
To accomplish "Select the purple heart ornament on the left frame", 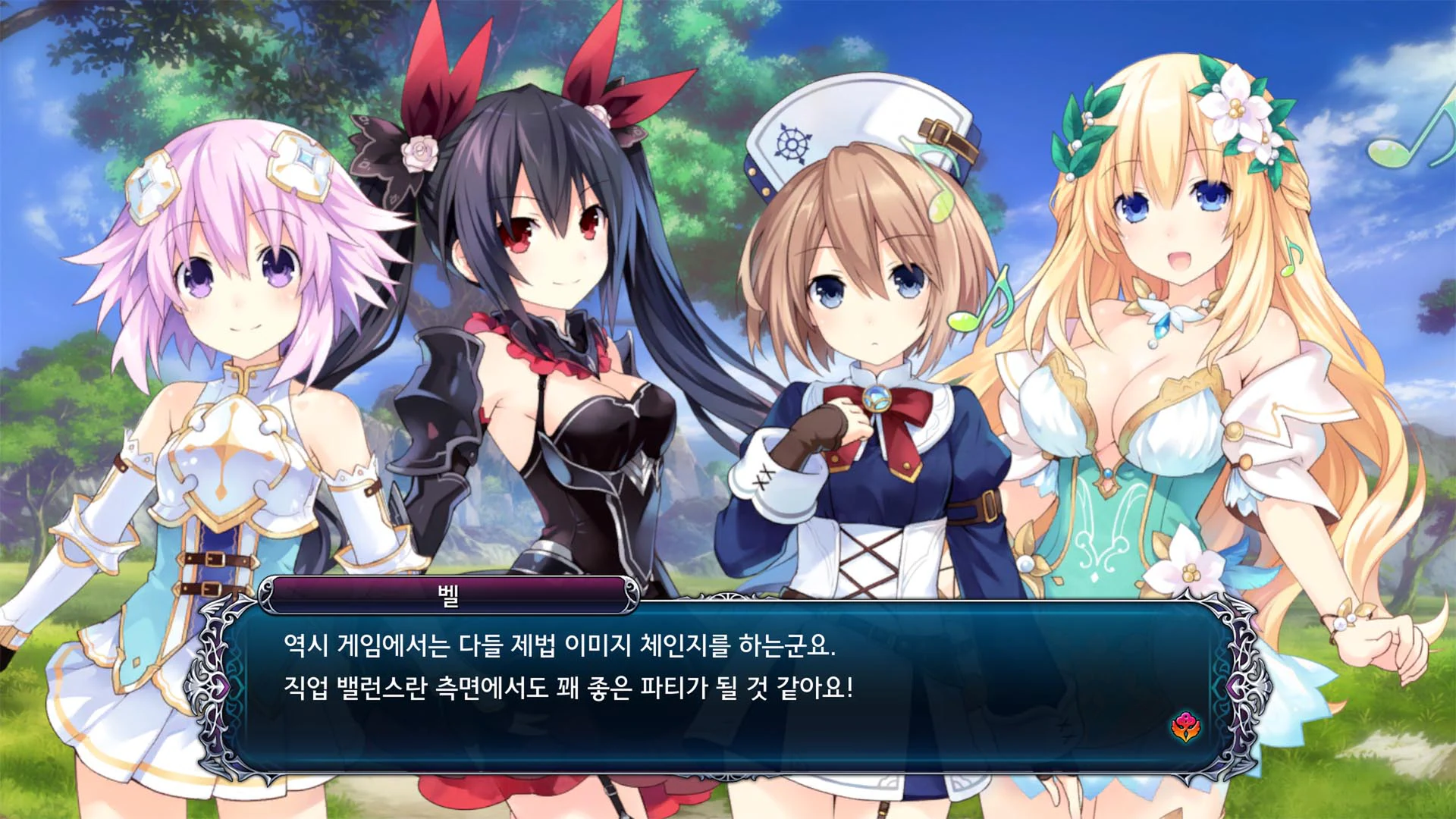I will (221, 688).
